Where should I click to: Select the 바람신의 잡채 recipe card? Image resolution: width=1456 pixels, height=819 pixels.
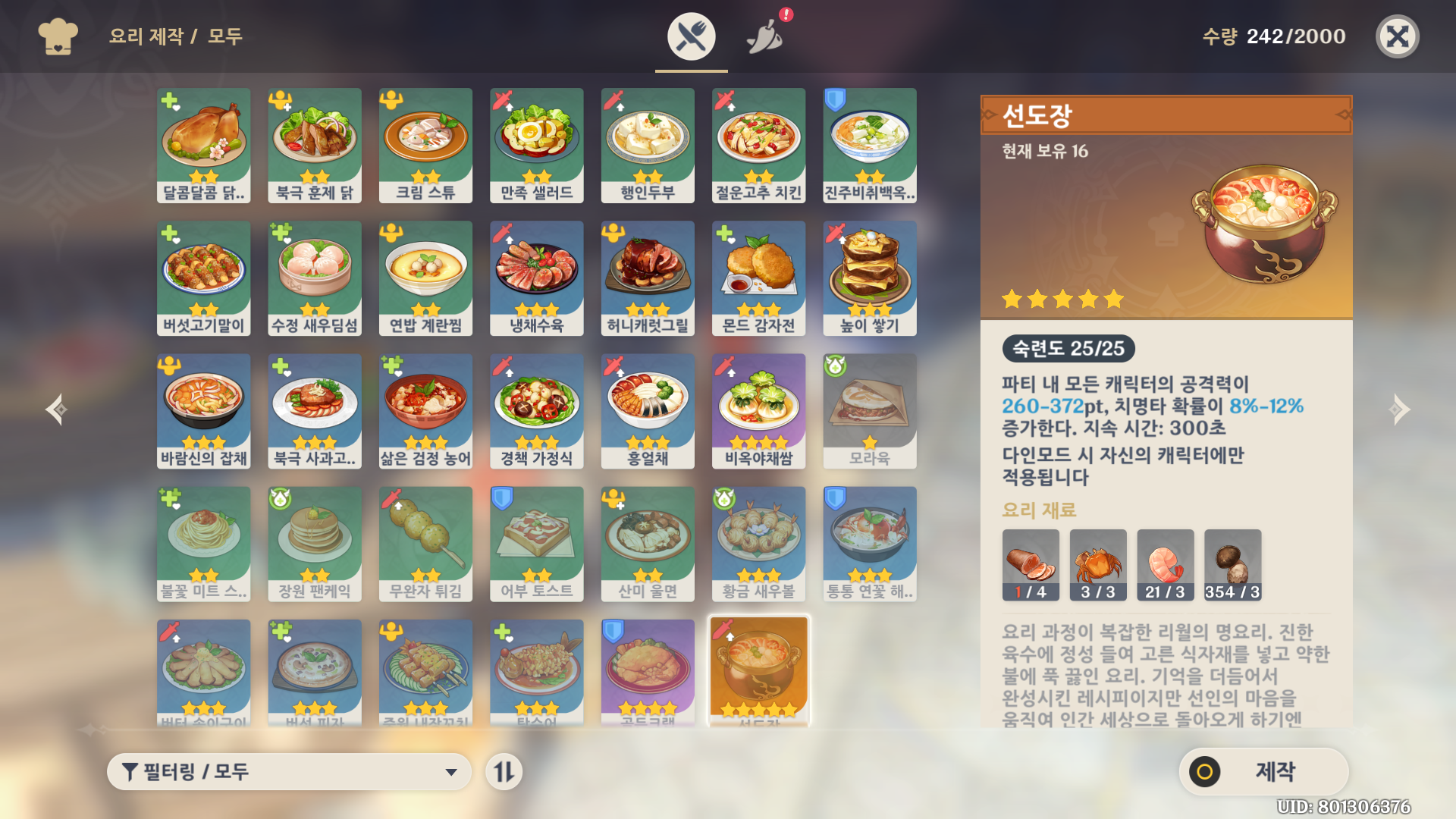pyautogui.click(x=203, y=410)
